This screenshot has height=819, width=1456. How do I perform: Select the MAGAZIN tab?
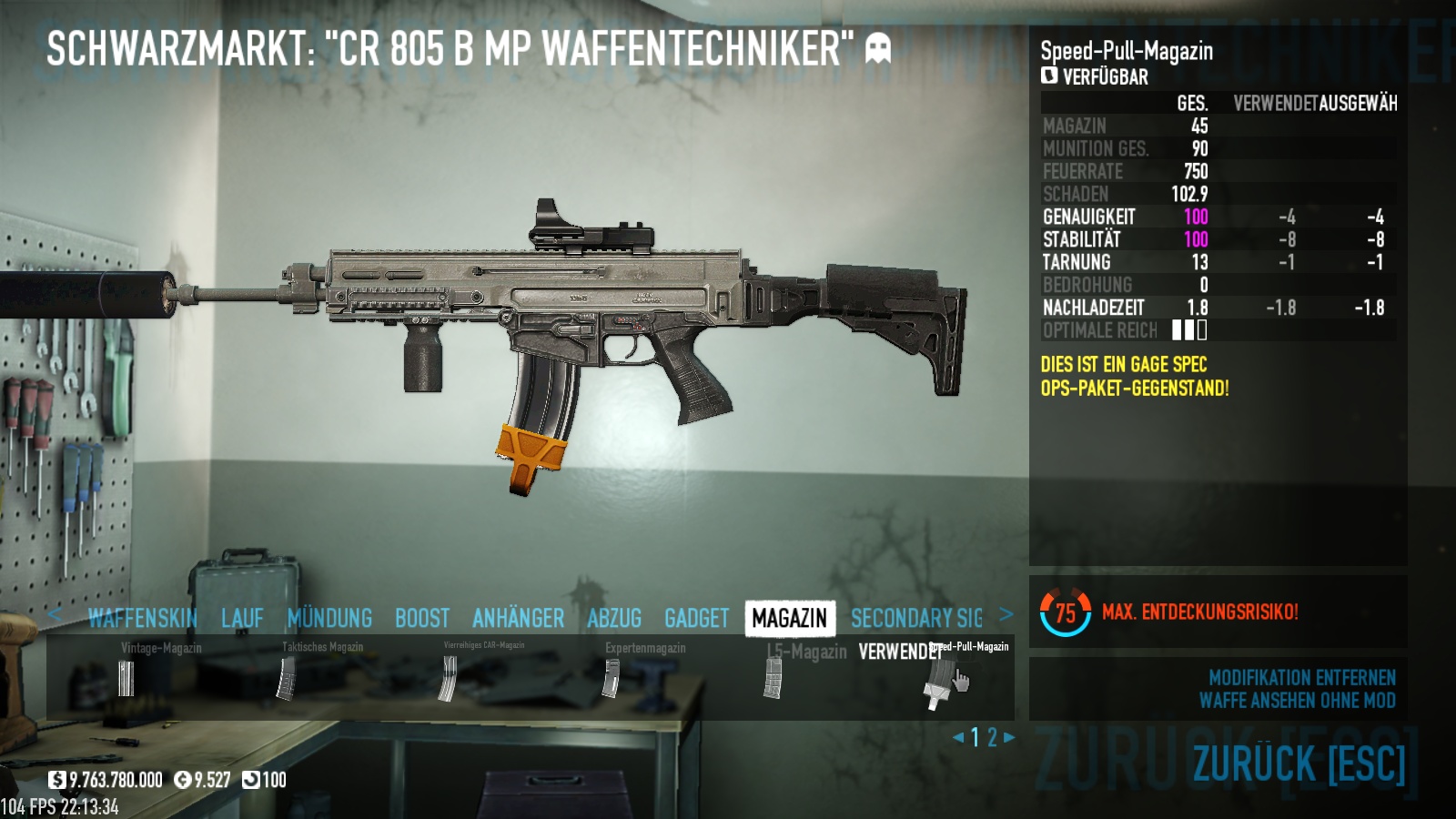point(789,619)
